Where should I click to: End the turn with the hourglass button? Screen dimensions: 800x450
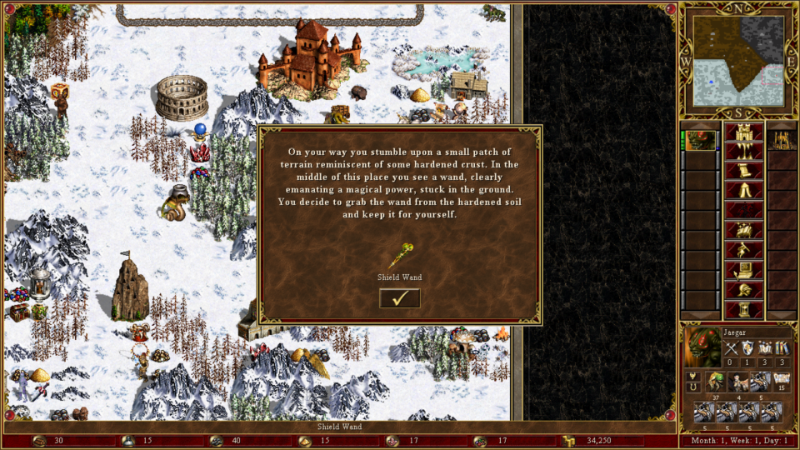point(742,307)
